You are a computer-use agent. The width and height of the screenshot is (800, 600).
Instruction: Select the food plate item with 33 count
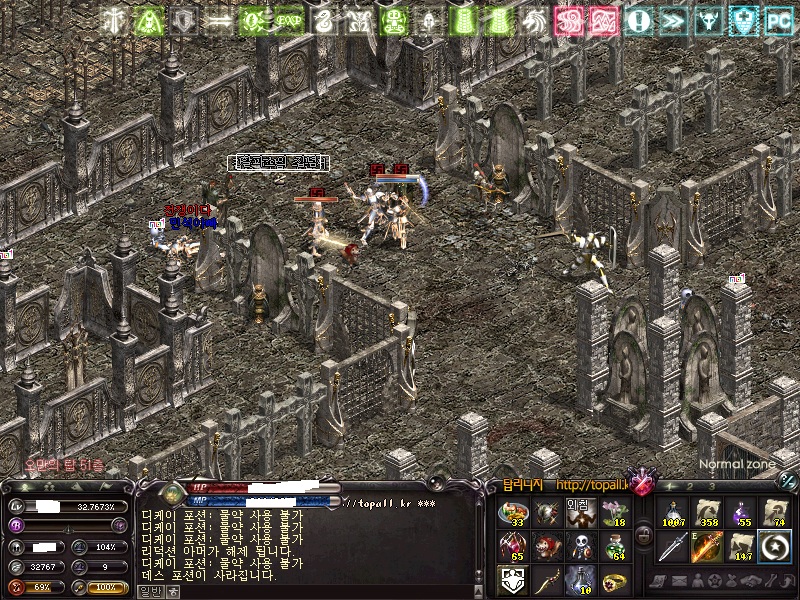512,514
